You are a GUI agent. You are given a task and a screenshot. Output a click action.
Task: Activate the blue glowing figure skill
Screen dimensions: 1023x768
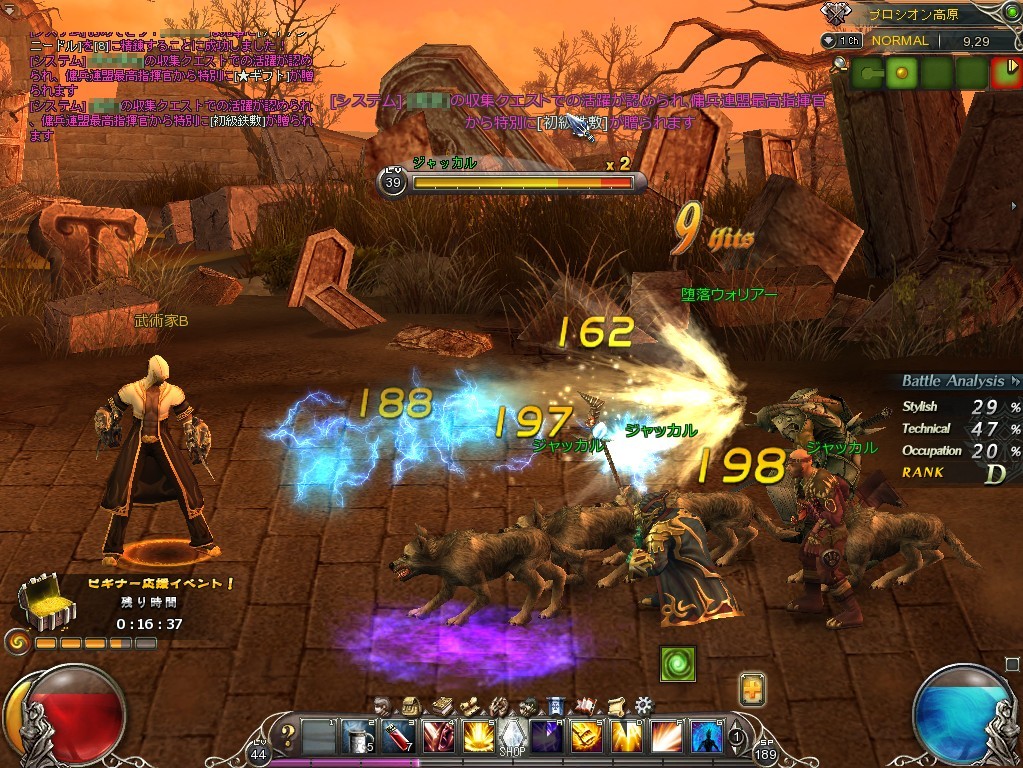[707, 735]
